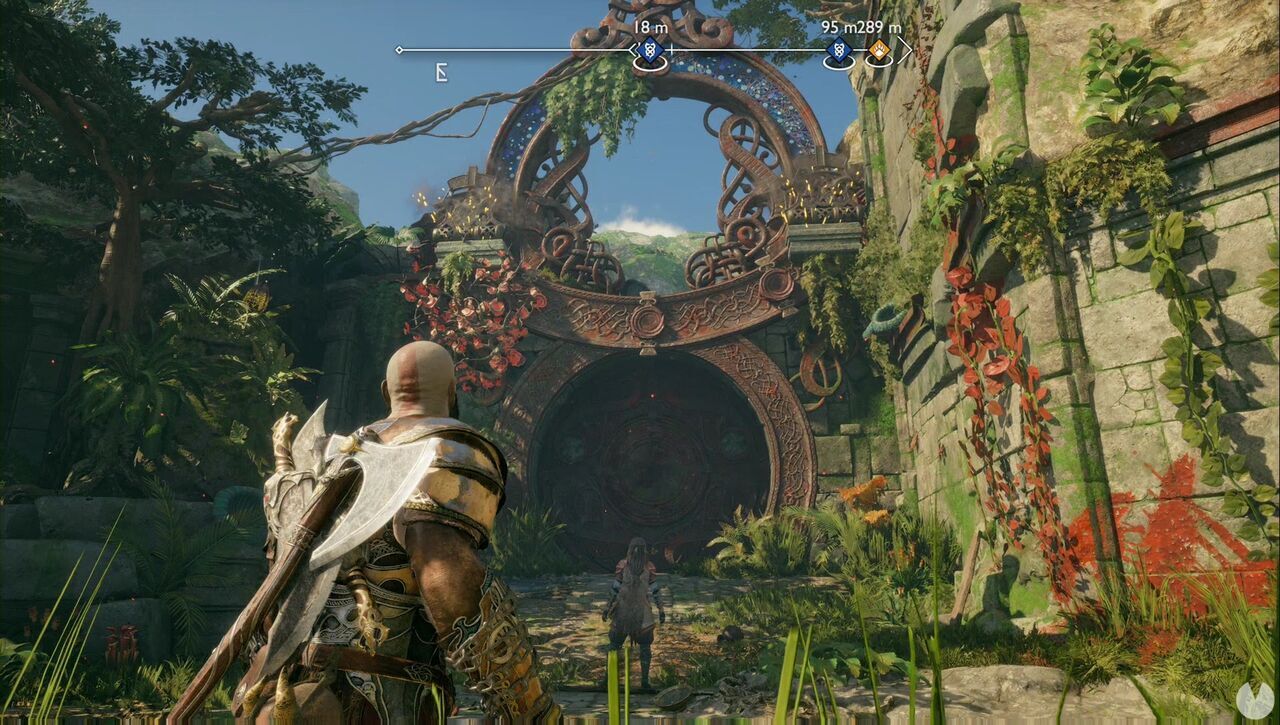1280x725 pixels.
Task: Click the white diamond at the compass left end
Action: [x=398, y=50]
